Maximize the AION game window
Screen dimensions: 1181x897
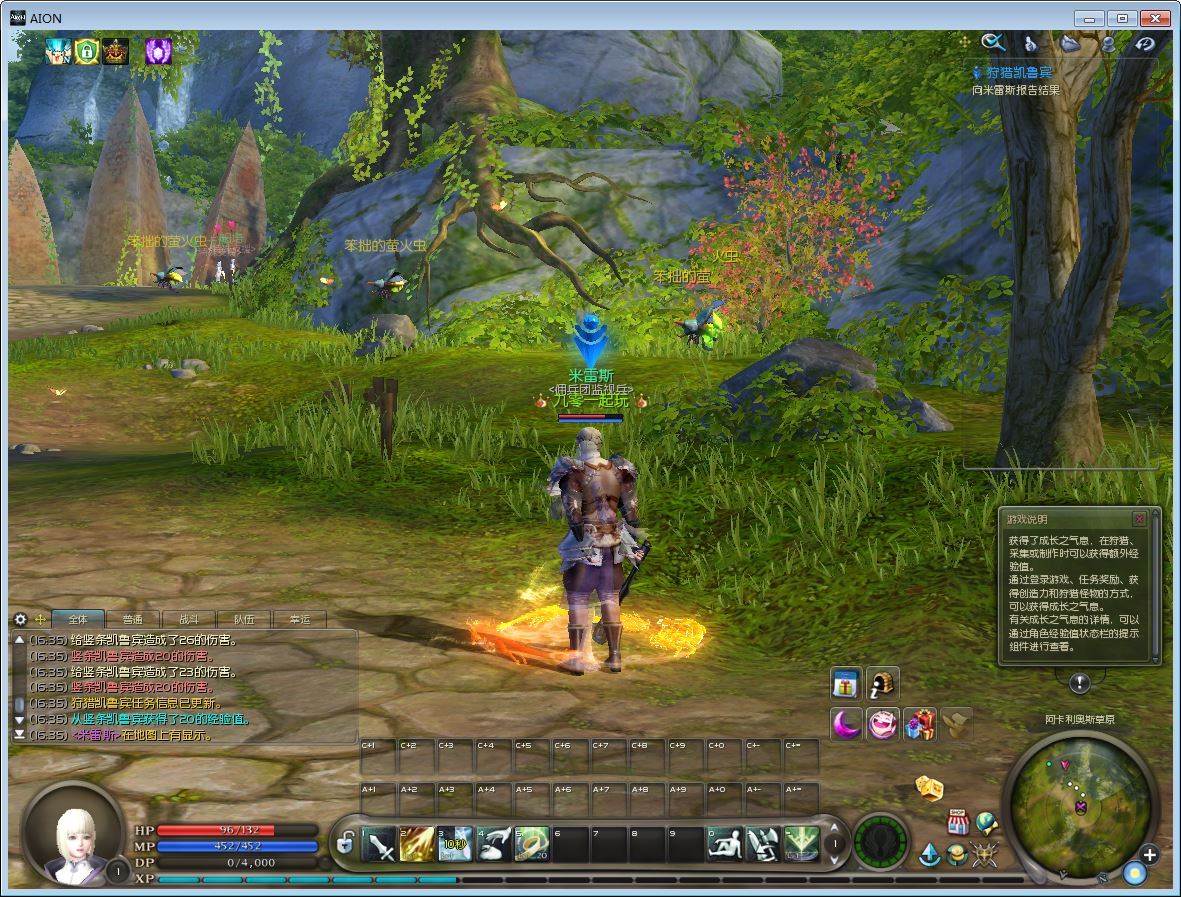[1123, 18]
